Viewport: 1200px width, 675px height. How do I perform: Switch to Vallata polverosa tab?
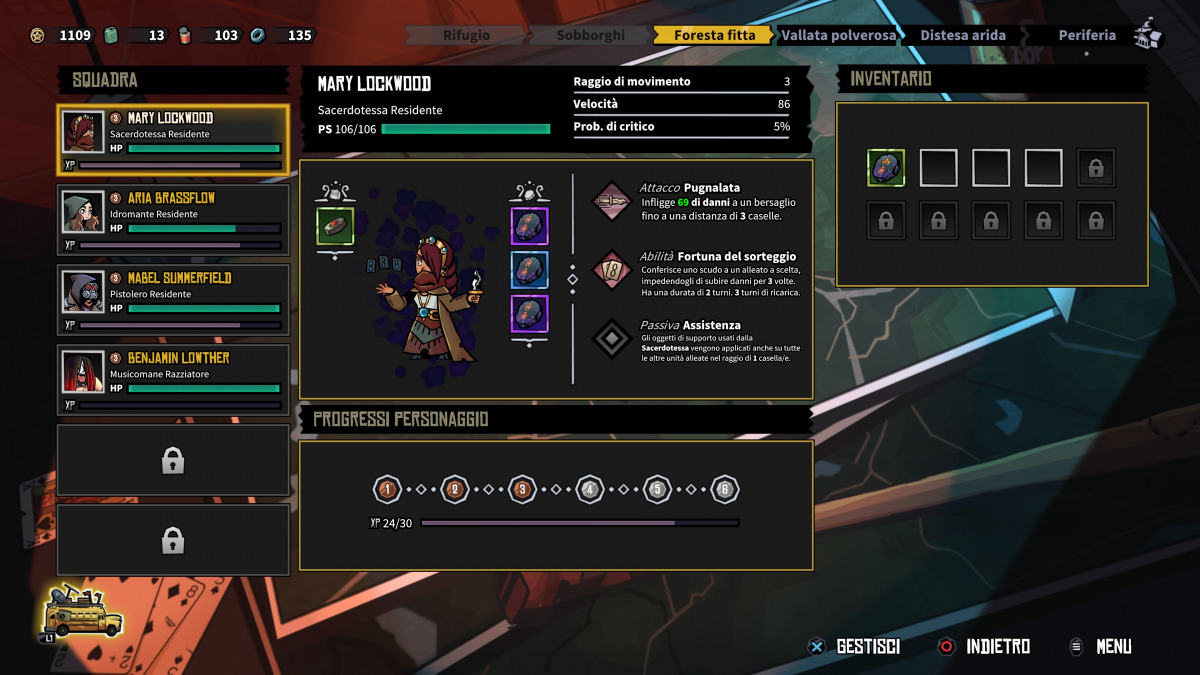click(838, 35)
